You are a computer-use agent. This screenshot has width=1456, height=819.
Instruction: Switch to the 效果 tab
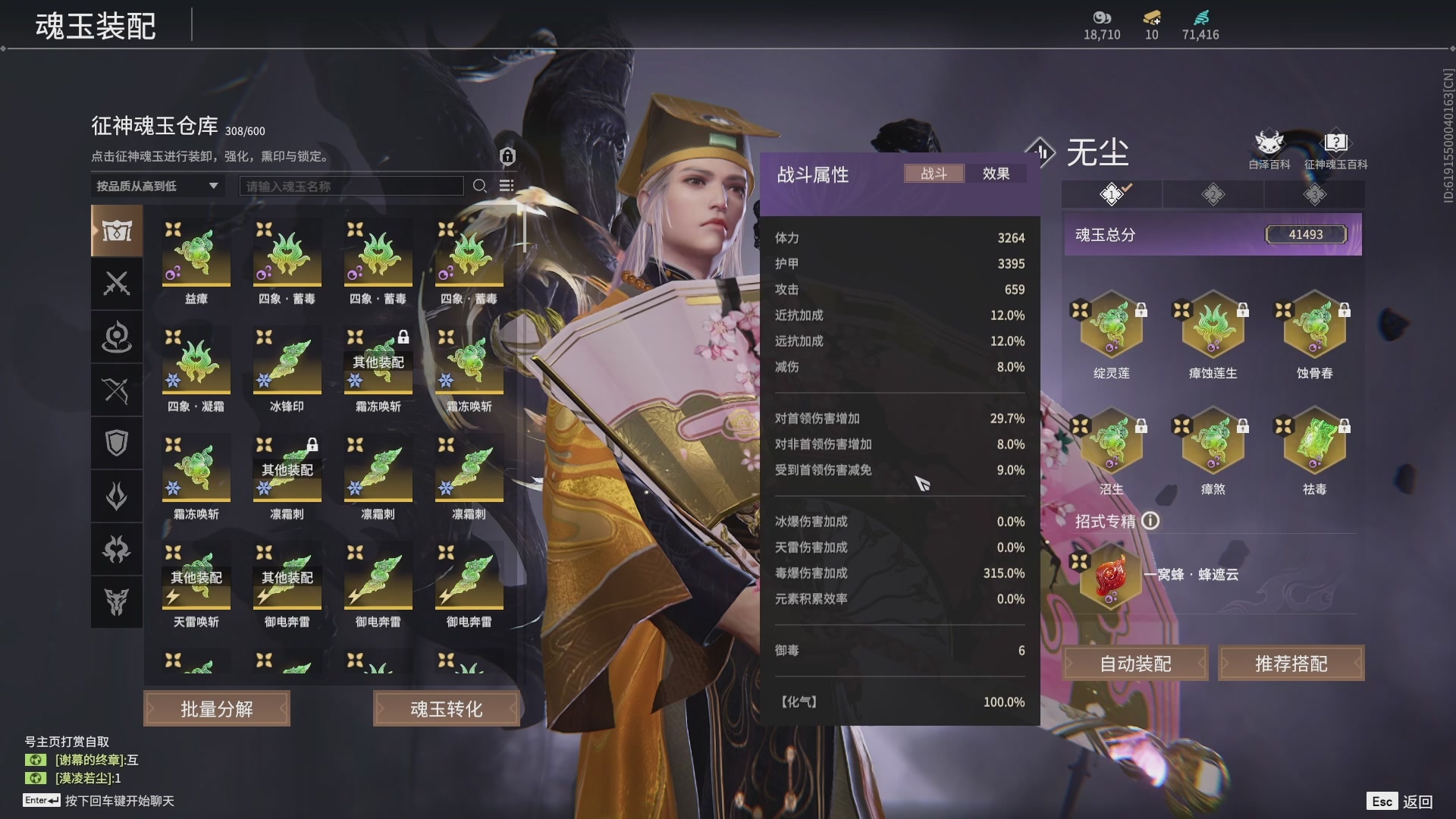[x=995, y=174]
